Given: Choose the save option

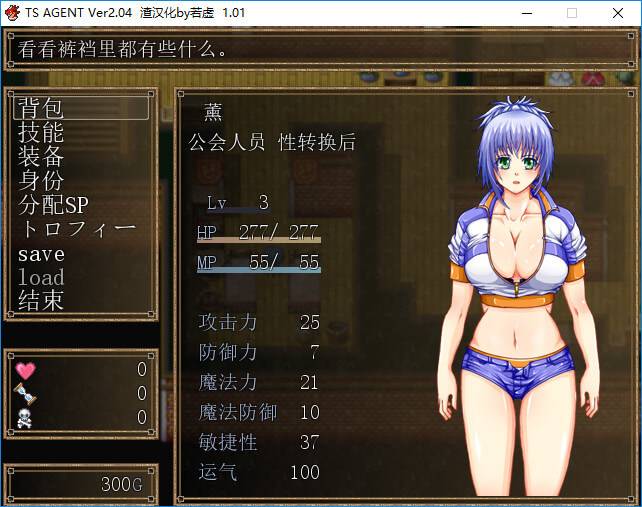Looking at the screenshot, I should (x=41, y=253).
